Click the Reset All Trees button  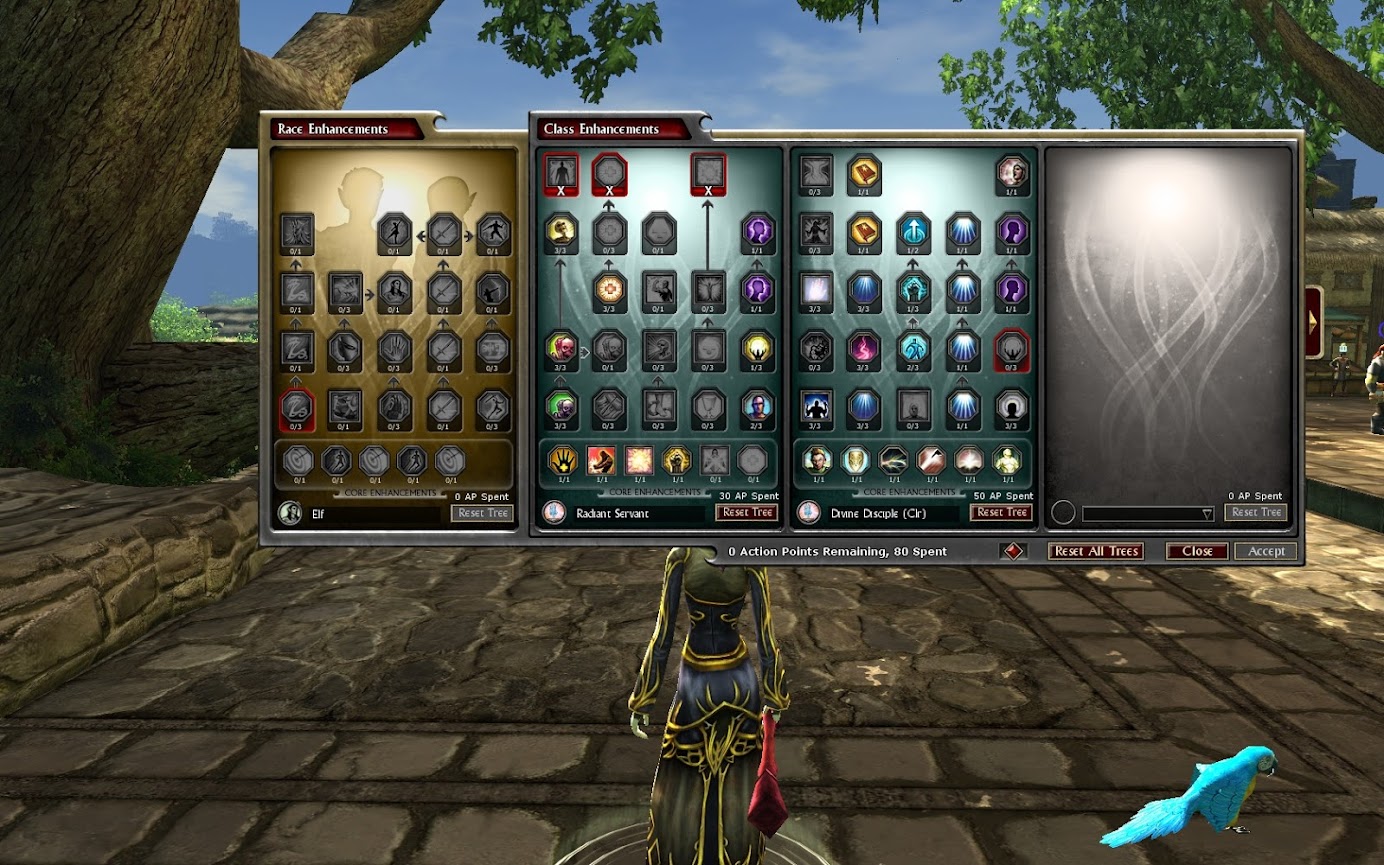click(x=1097, y=551)
